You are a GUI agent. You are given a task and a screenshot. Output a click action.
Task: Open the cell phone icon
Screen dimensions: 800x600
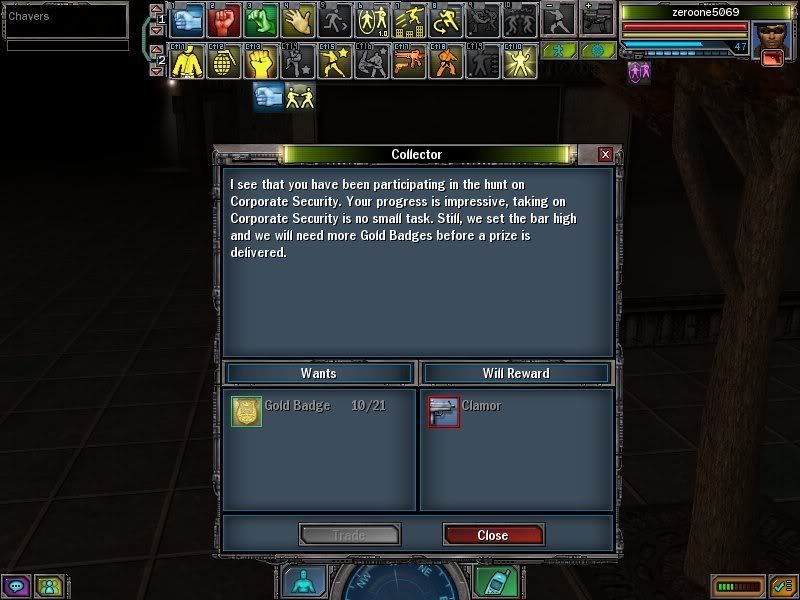[490, 581]
